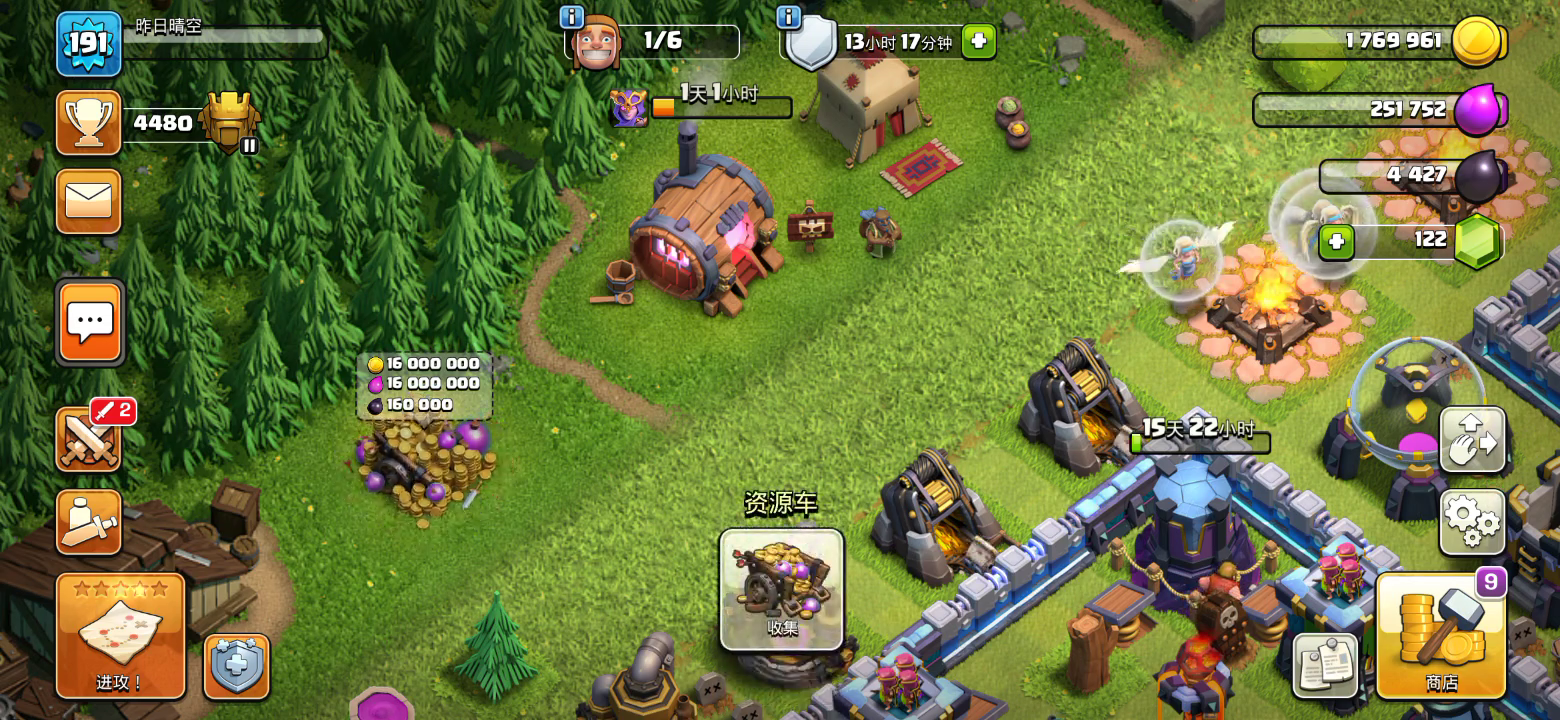Activate the layout editor hand button
The height and width of the screenshot is (720, 1560).
pyautogui.click(x=1472, y=440)
